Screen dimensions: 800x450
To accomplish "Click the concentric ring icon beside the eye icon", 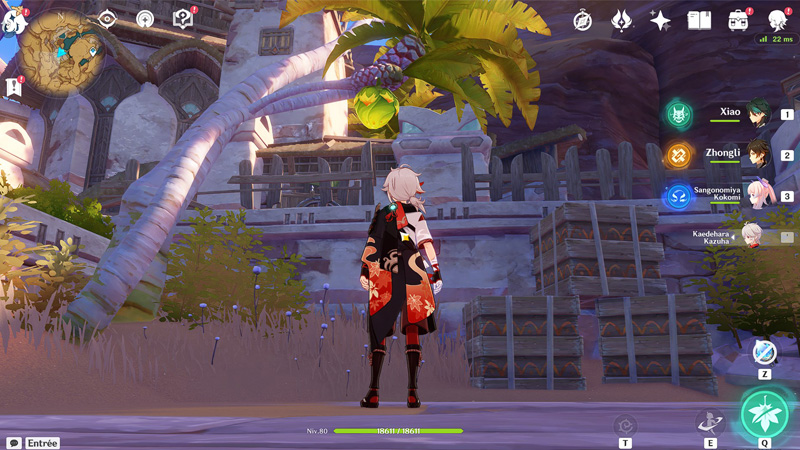I will (145, 19).
